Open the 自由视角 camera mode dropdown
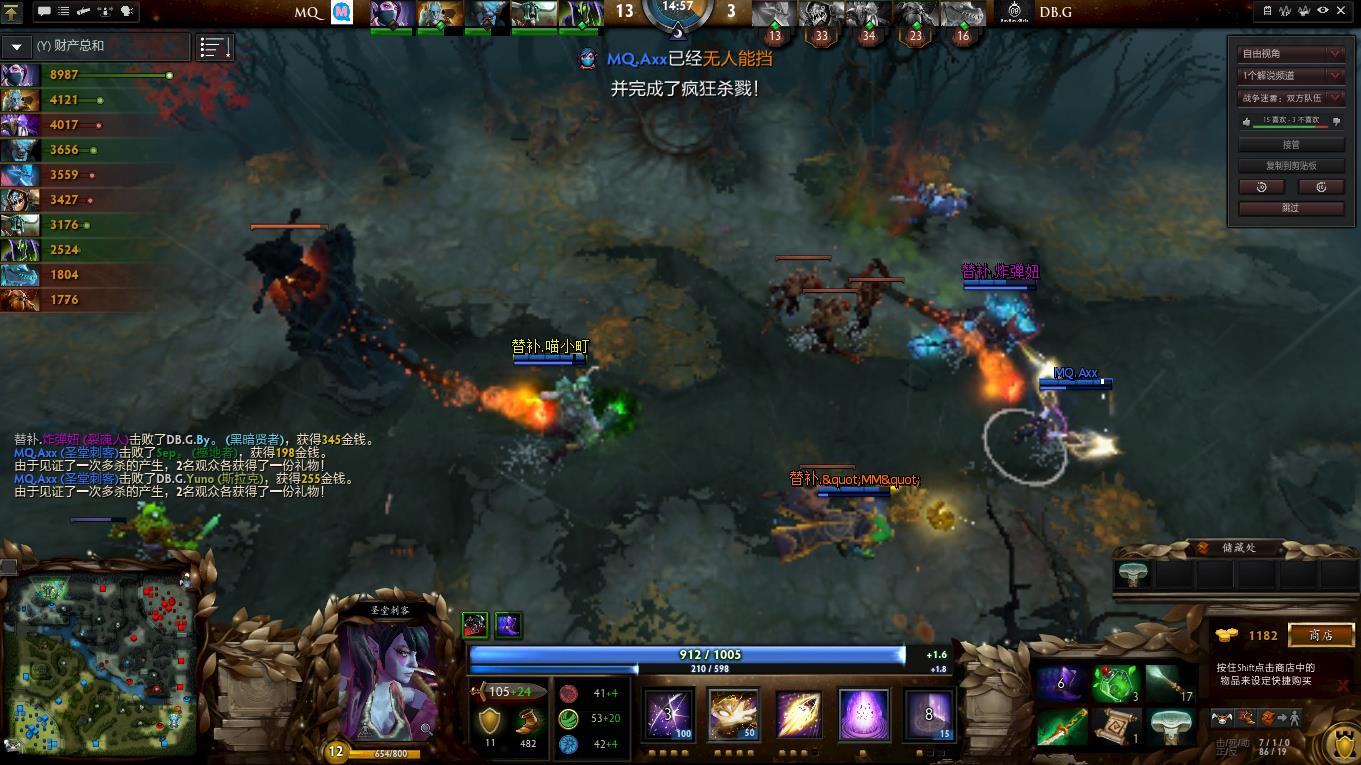Screen dimensions: 1361x765 (x=1291, y=53)
